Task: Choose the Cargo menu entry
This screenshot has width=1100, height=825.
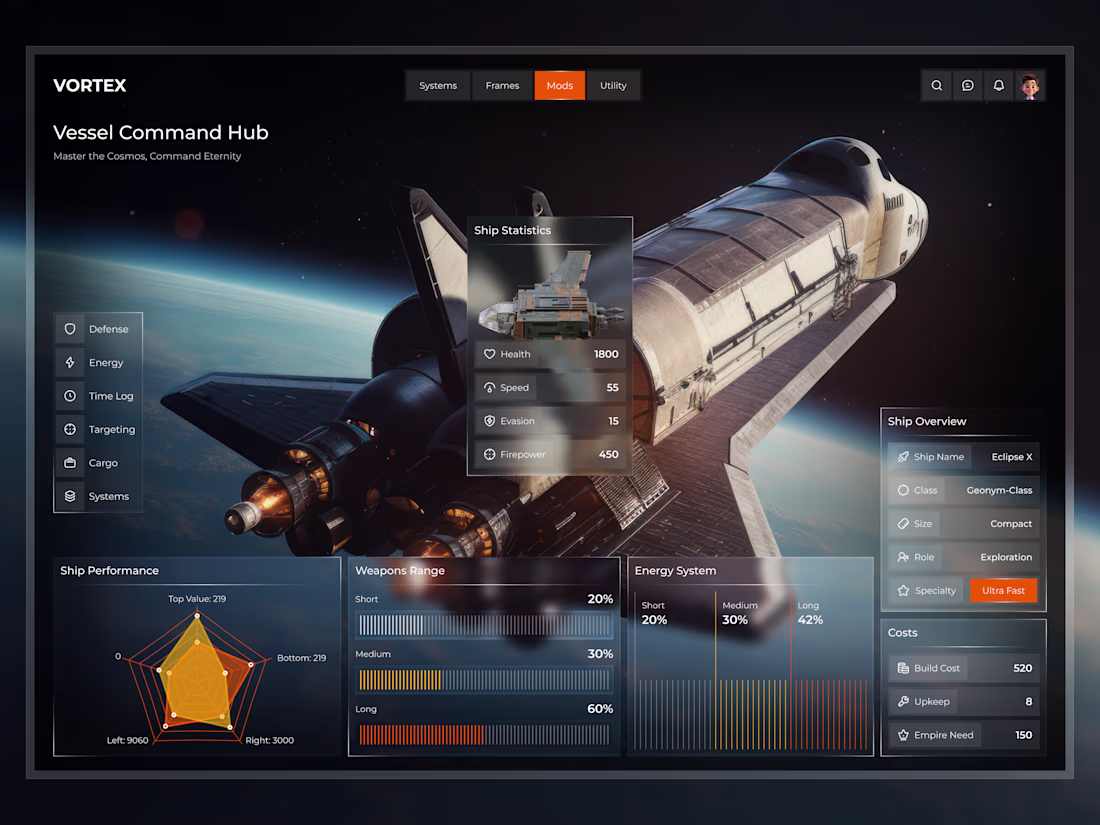Action: tap(98, 463)
